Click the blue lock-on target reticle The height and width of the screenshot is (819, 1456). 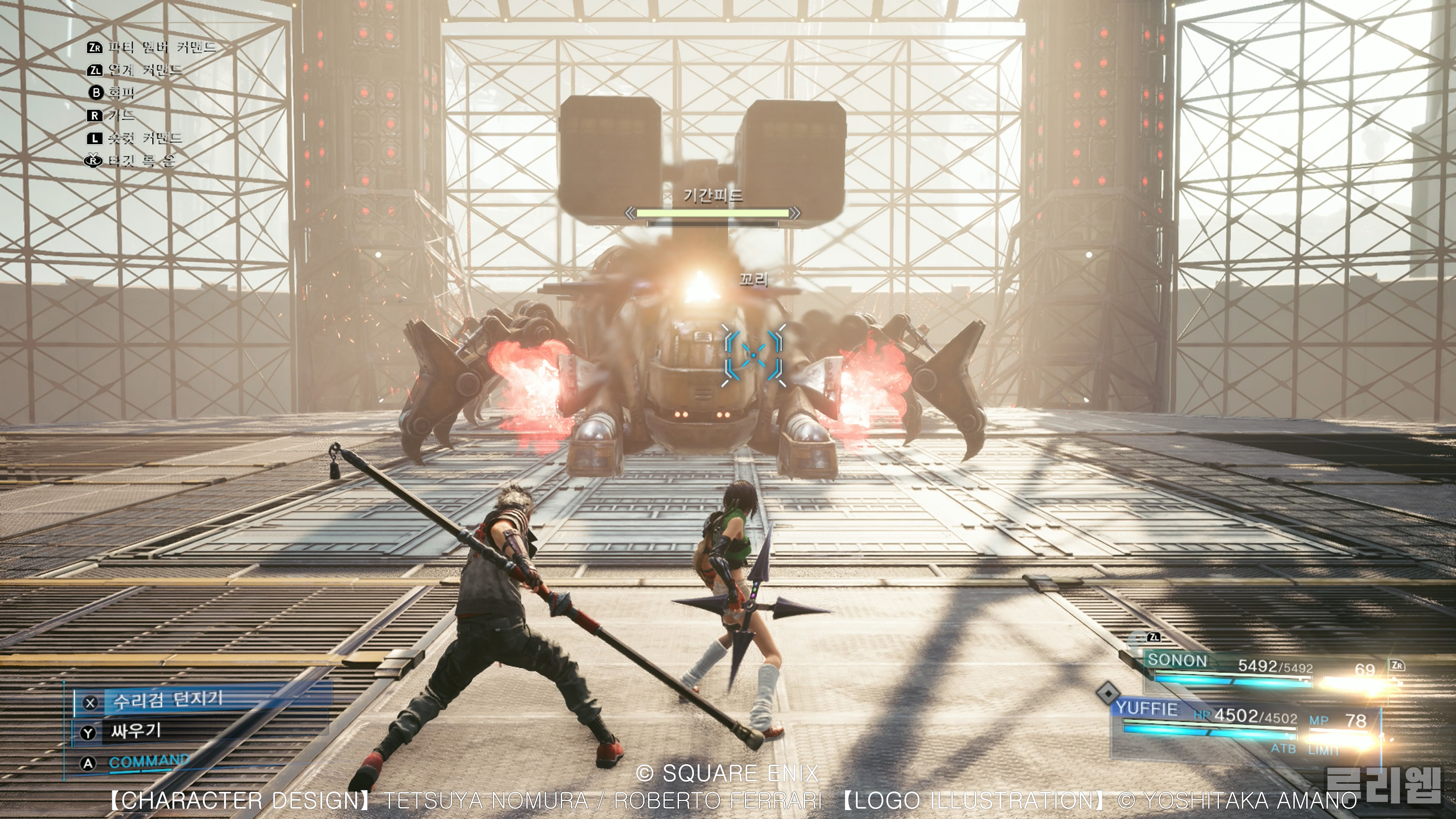753,356
